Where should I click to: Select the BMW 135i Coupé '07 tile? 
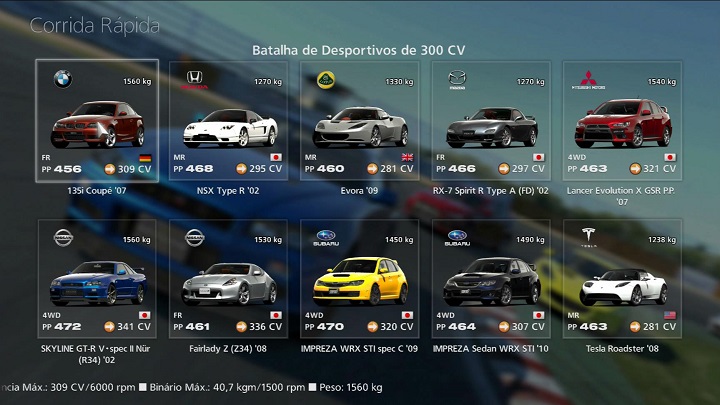click(97, 121)
